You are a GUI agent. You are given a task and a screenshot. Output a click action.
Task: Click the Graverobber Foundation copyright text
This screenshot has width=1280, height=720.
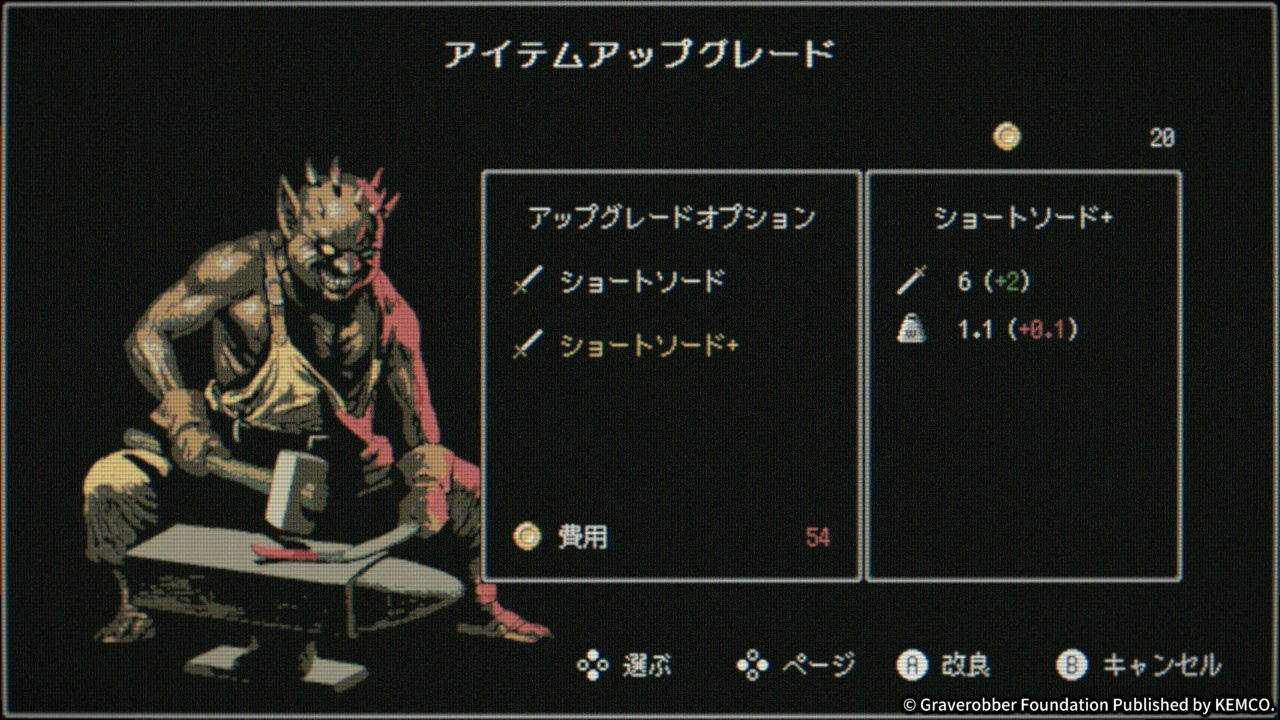tap(1085, 701)
